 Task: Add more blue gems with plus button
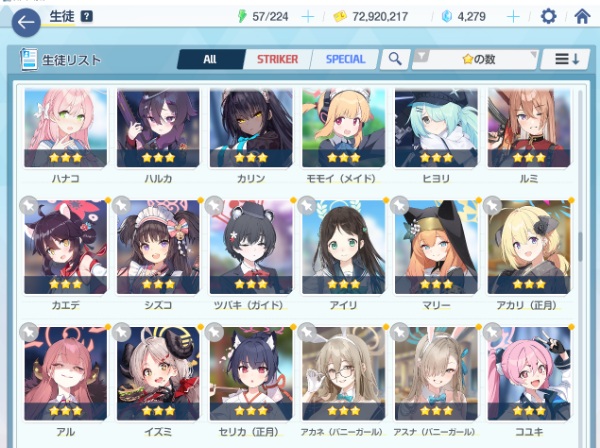coord(514,16)
